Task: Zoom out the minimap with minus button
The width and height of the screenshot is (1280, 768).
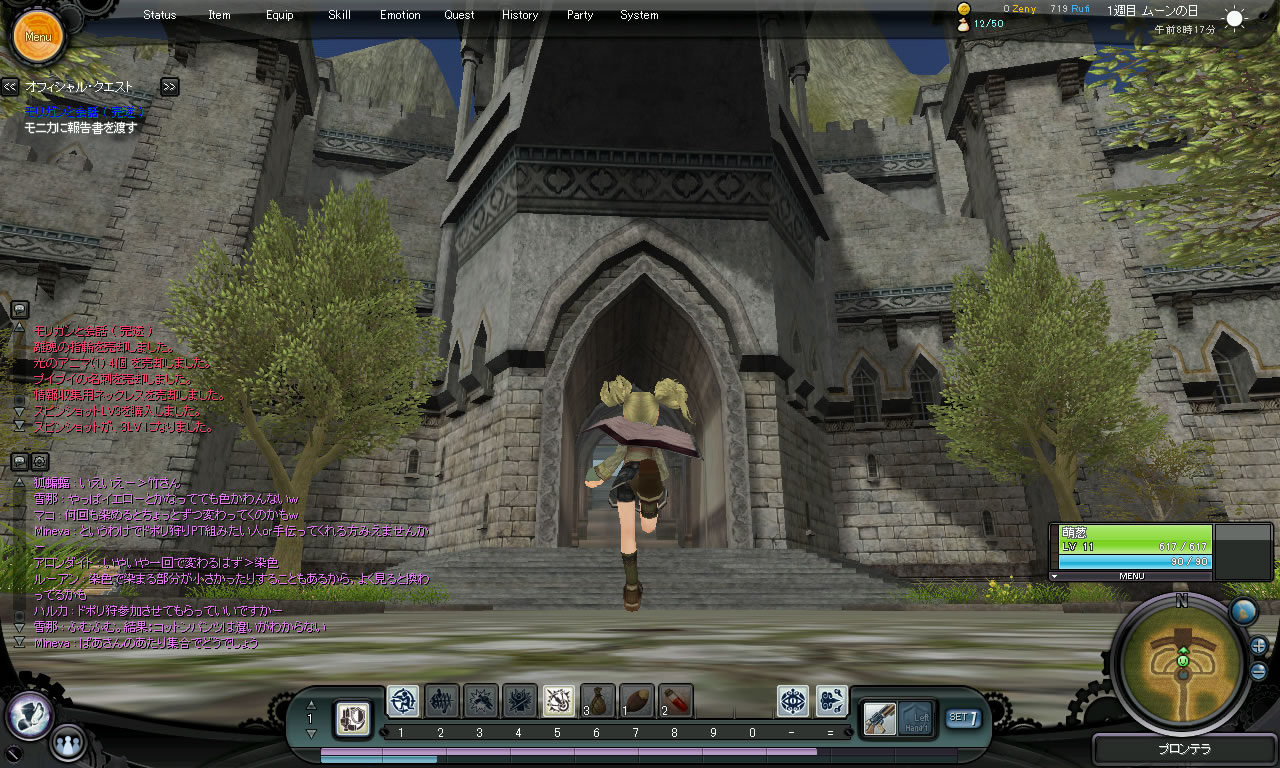Action: tap(1259, 671)
